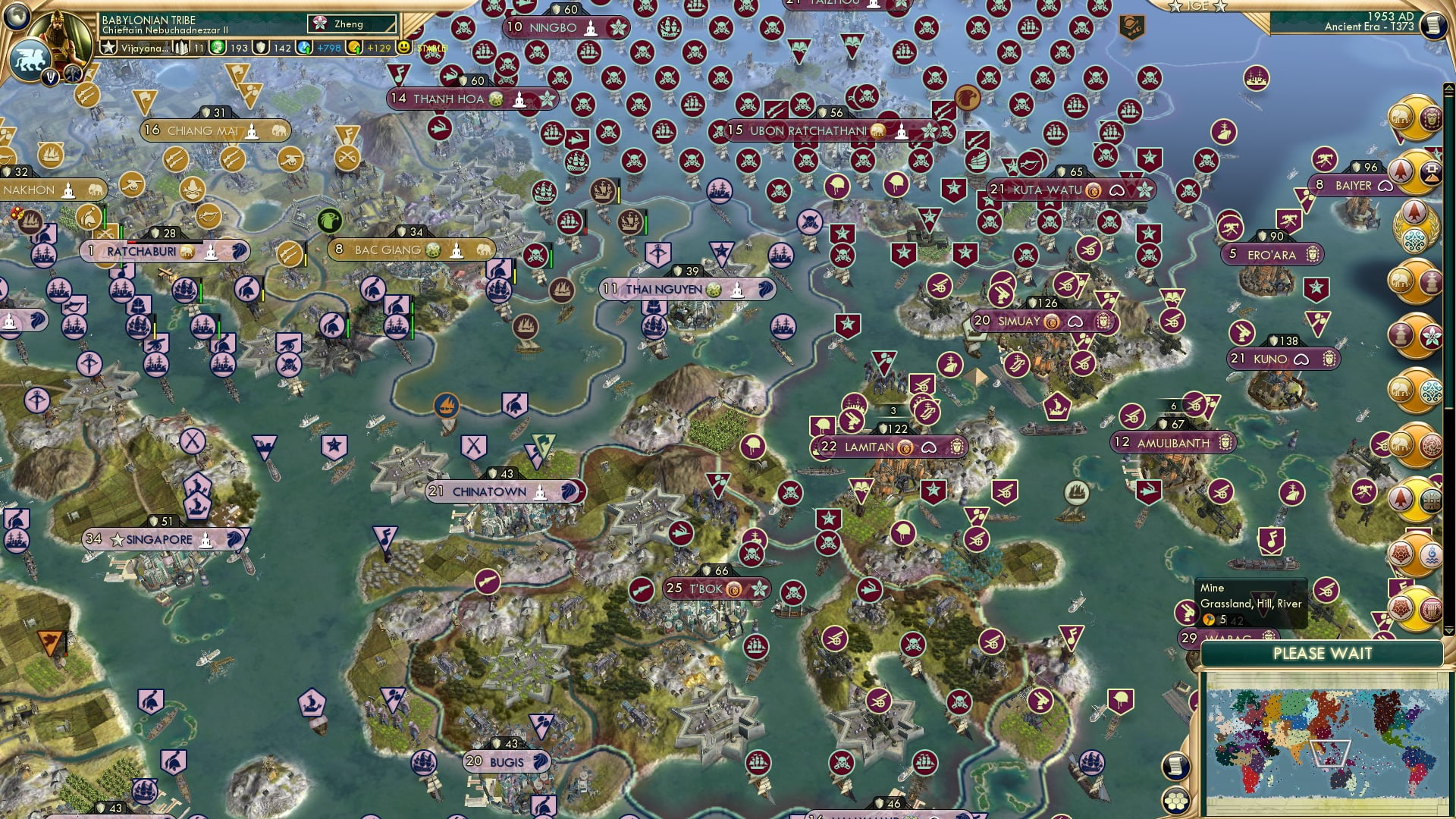The image size is (1456, 819).
Task: Toggle the hex grid minimap option
Action: point(1175,800)
